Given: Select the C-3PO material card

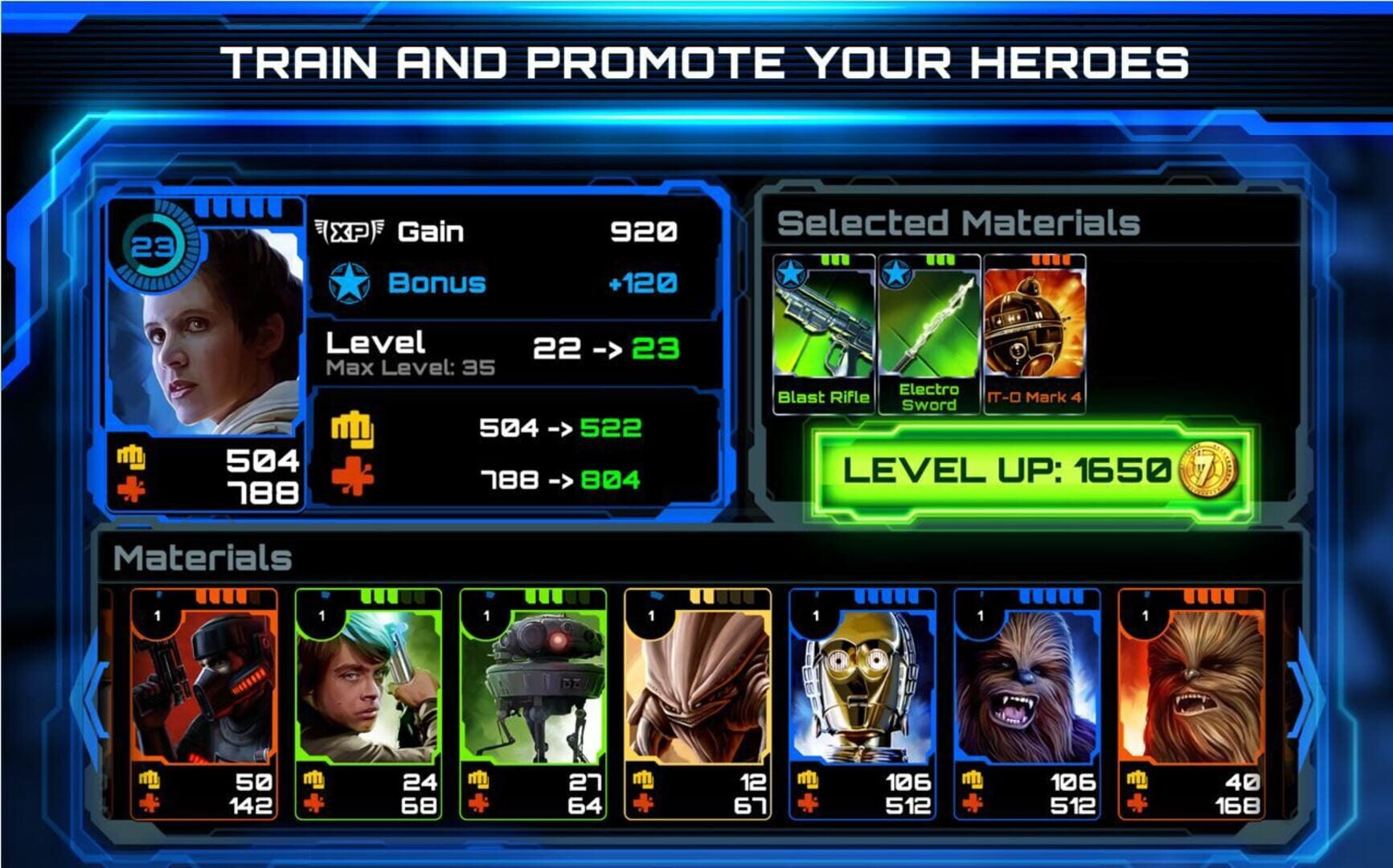Looking at the screenshot, I should [862, 703].
